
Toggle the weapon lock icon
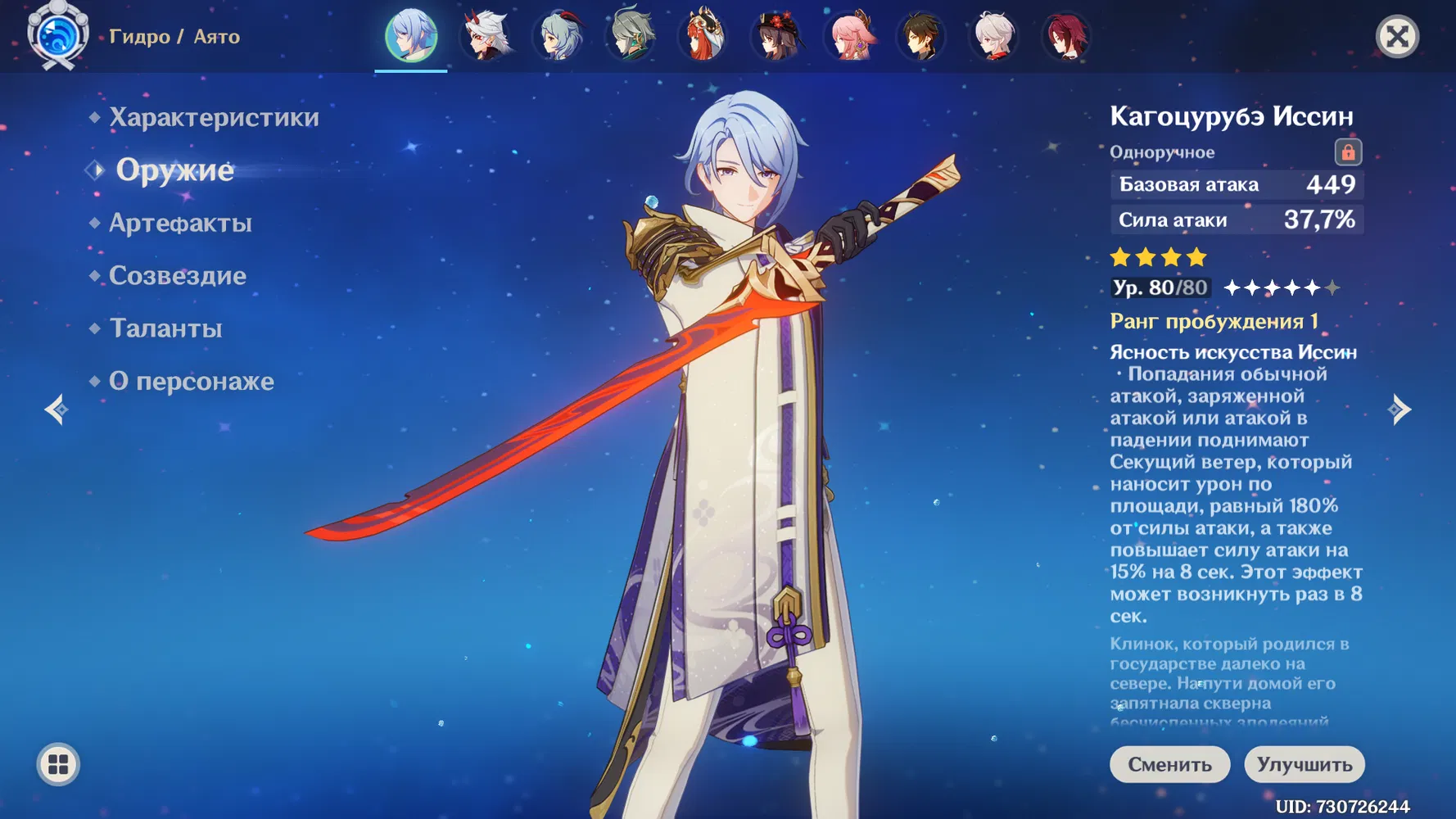1348,152
